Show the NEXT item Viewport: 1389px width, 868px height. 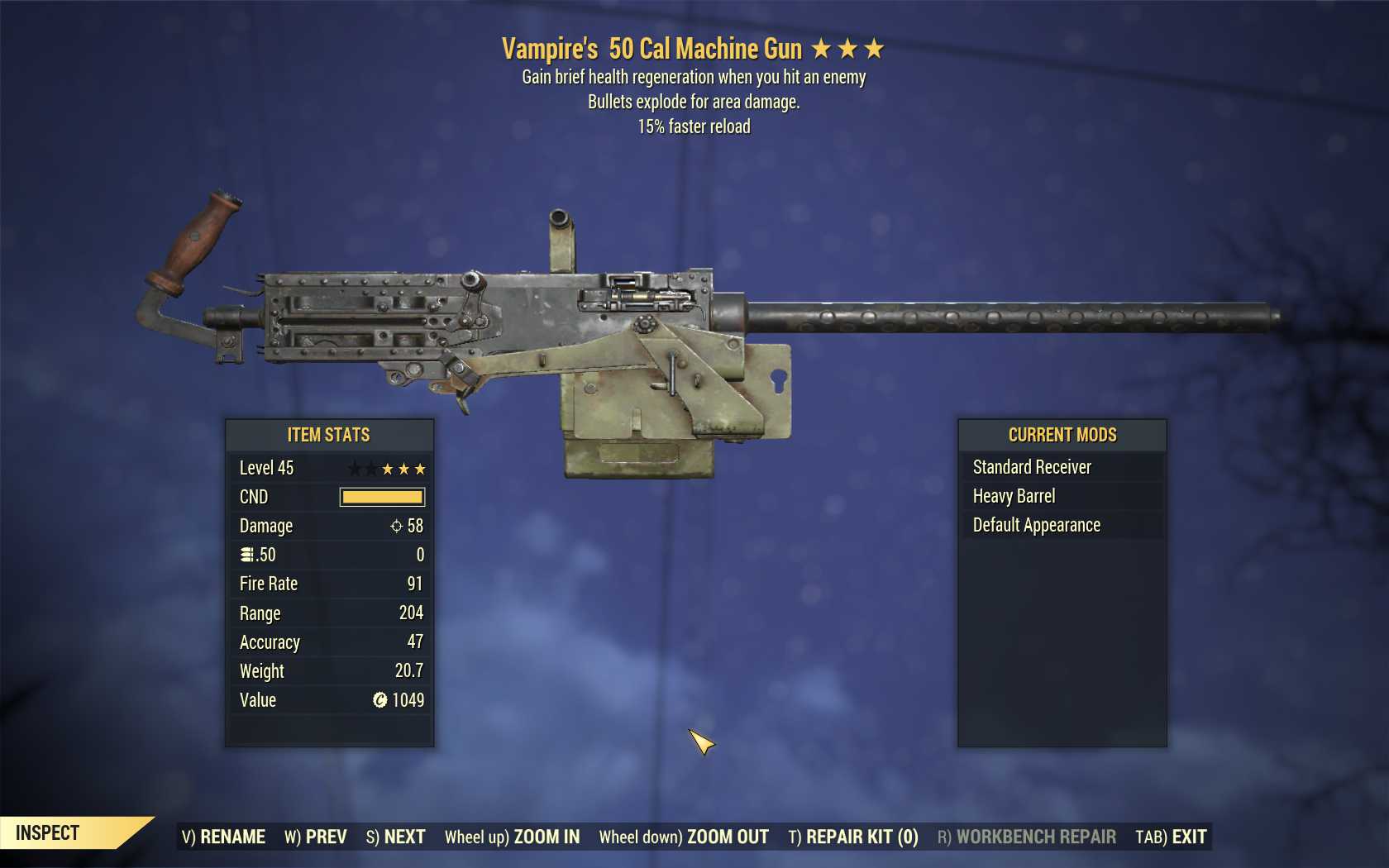pos(395,837)
